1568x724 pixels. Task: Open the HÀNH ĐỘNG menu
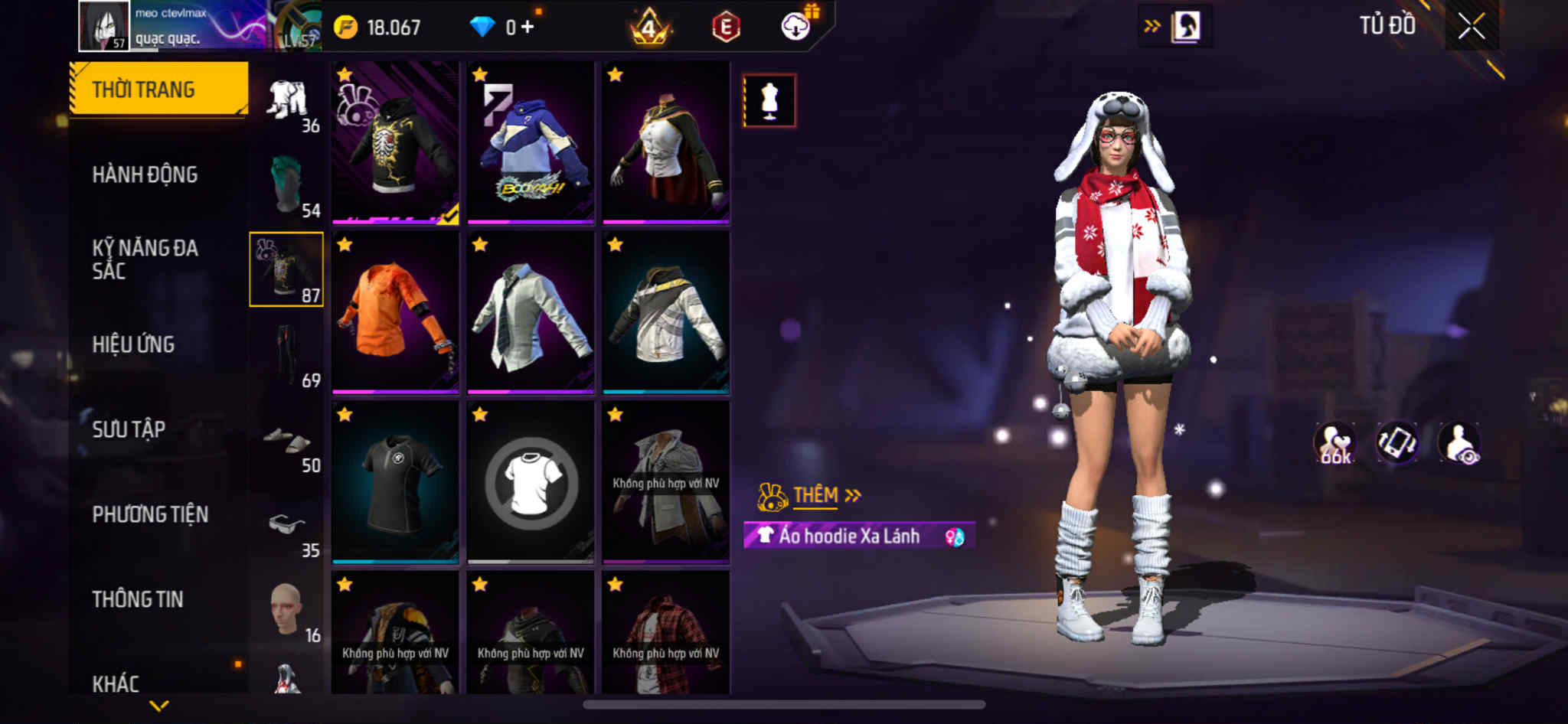[x=145, y=174]
